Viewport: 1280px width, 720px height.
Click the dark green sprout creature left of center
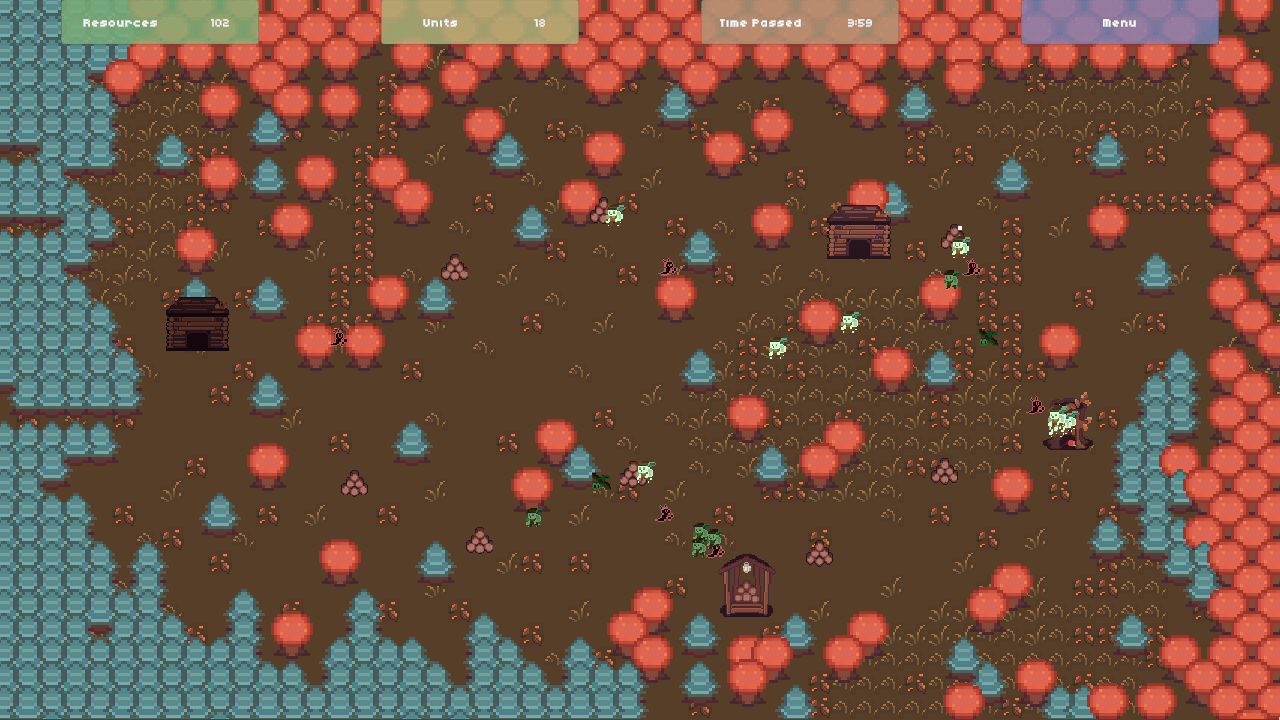tap(601, 483)
